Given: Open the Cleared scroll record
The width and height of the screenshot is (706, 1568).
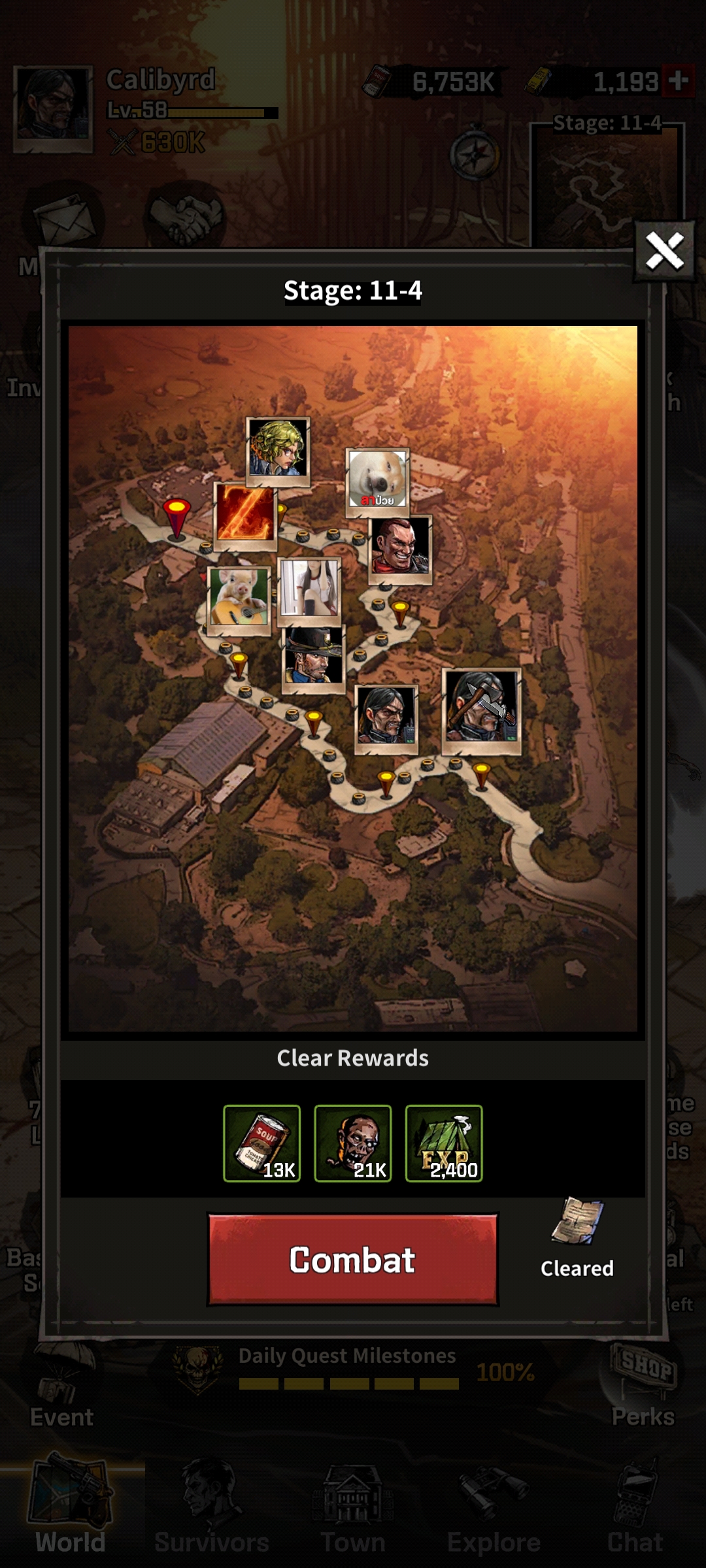Looking at the screenshot, I should pyautogui.click(x=577, y=1233).
